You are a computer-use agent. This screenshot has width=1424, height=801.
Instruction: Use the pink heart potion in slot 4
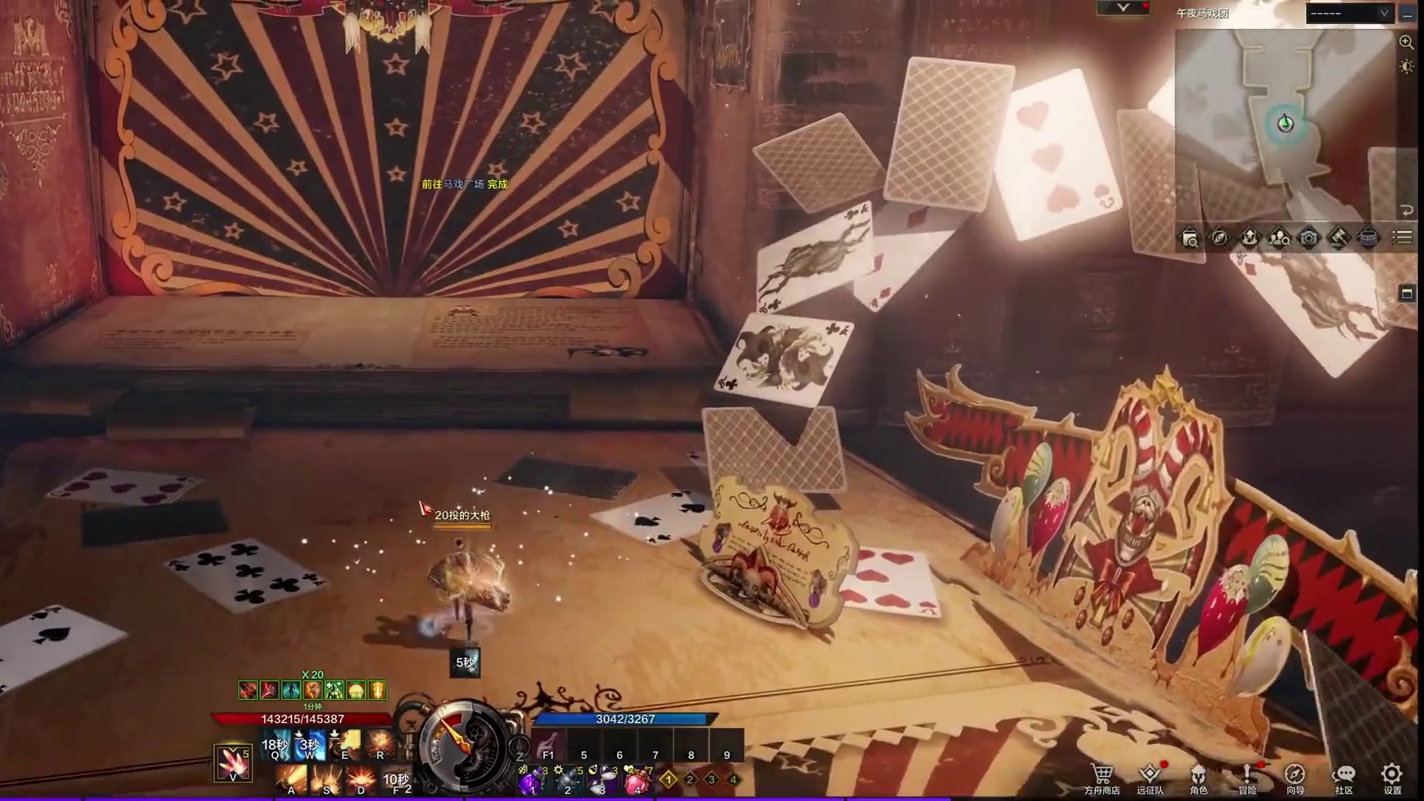[637, 779]
